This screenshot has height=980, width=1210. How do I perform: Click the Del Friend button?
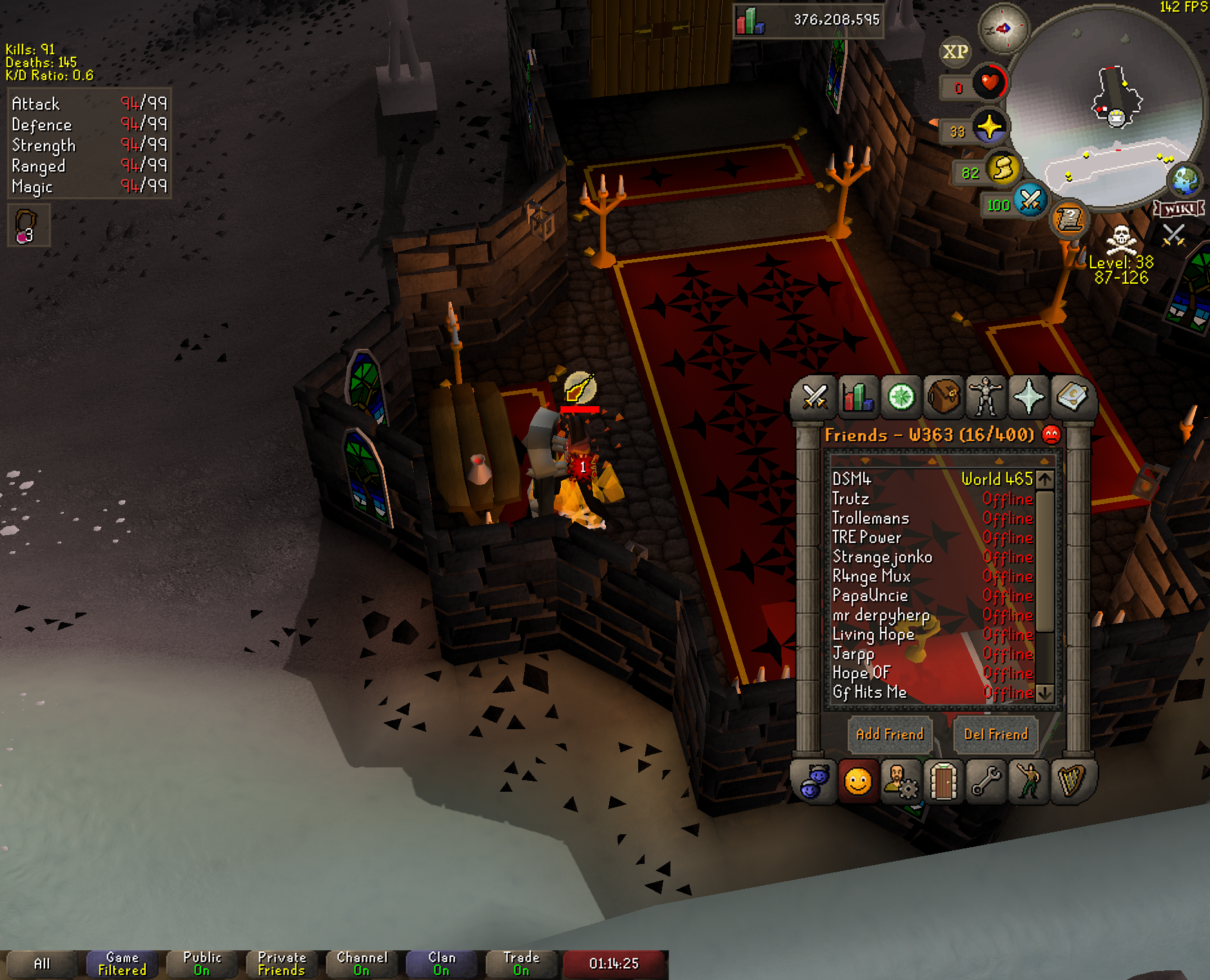pos(995,734)
